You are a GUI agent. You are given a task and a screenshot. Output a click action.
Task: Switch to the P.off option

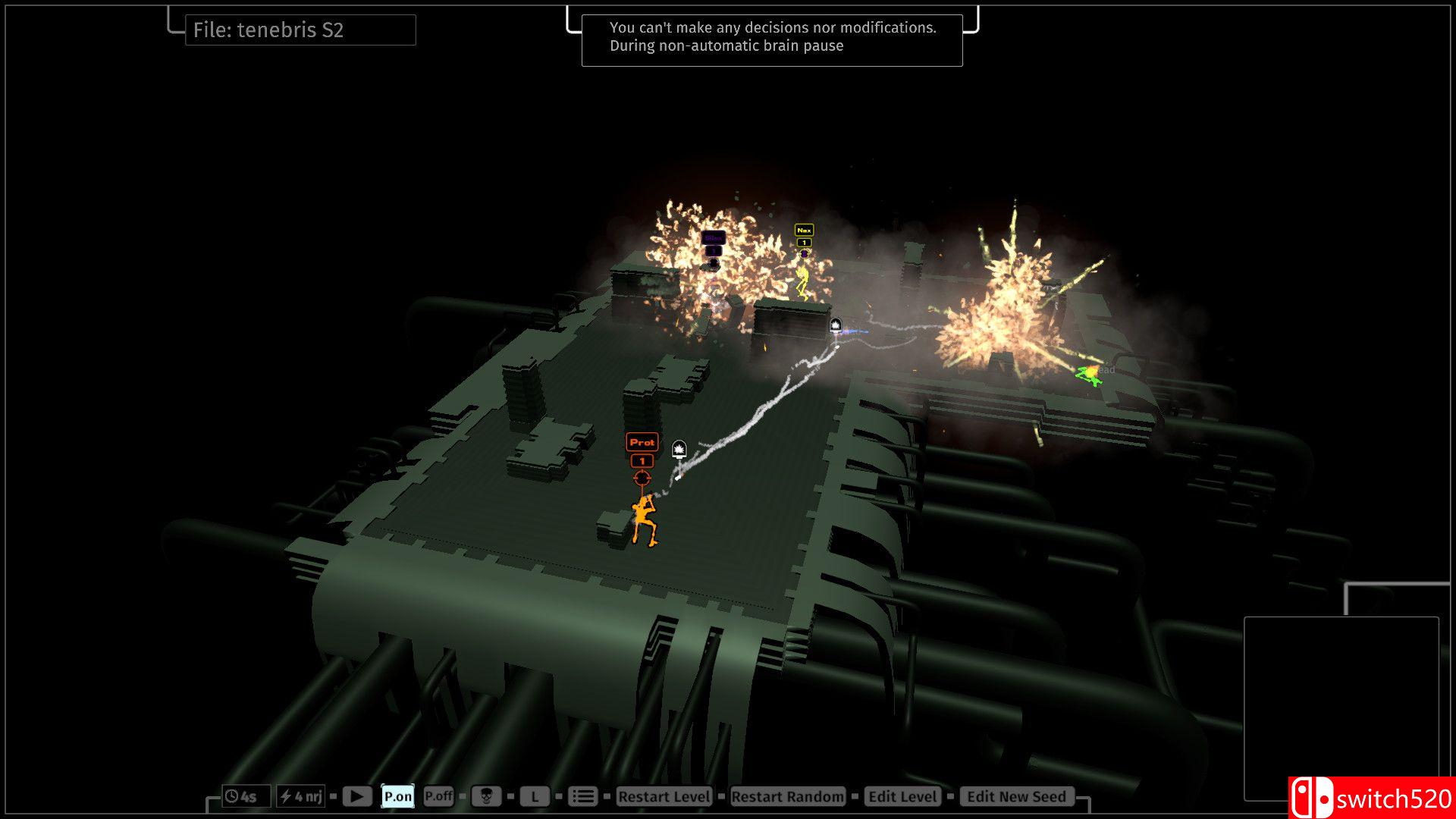pyautogui.click(x=438, y=796)
